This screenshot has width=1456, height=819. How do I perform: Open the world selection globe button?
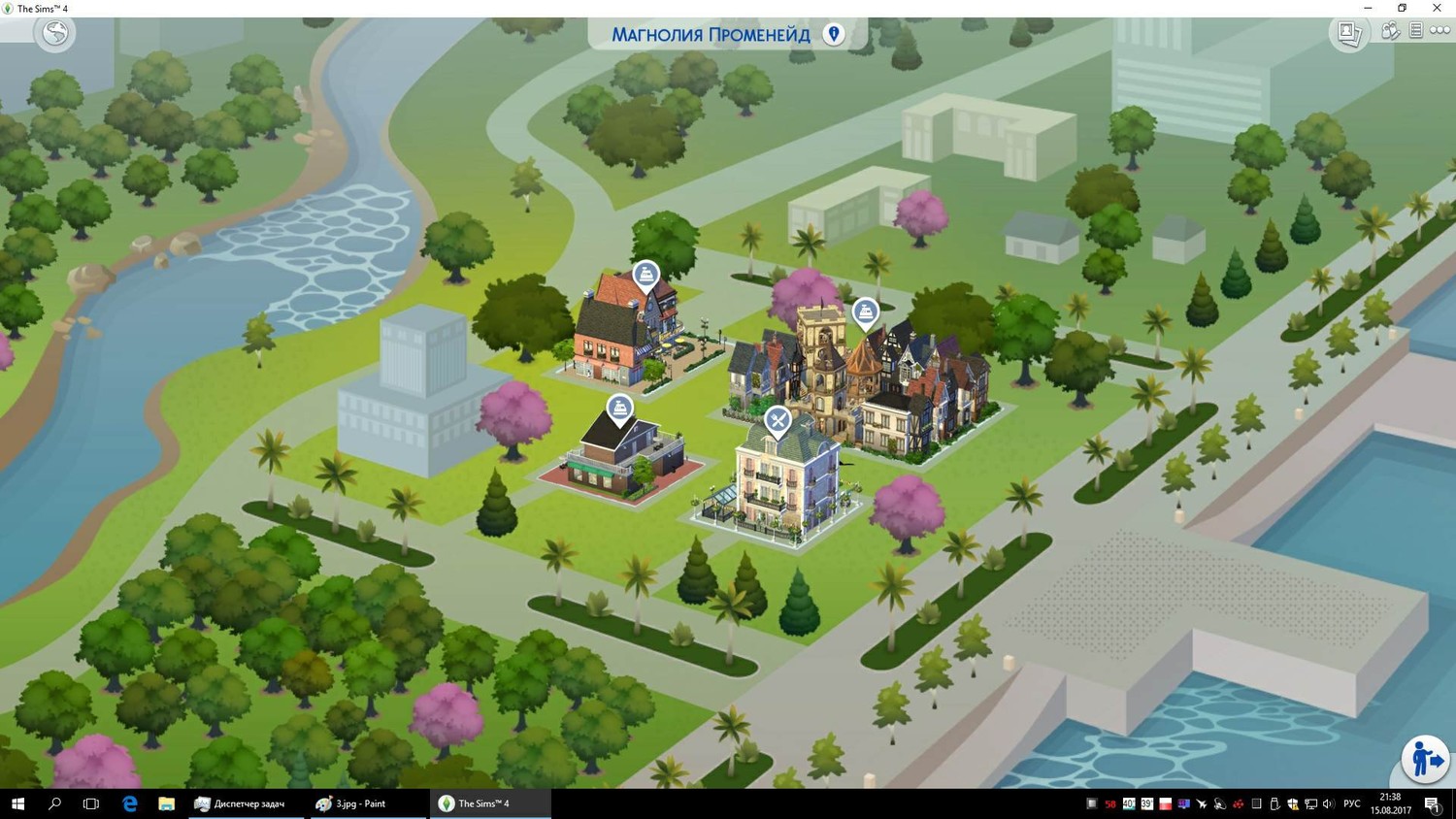pyautogui.click(x=55, y=34)
